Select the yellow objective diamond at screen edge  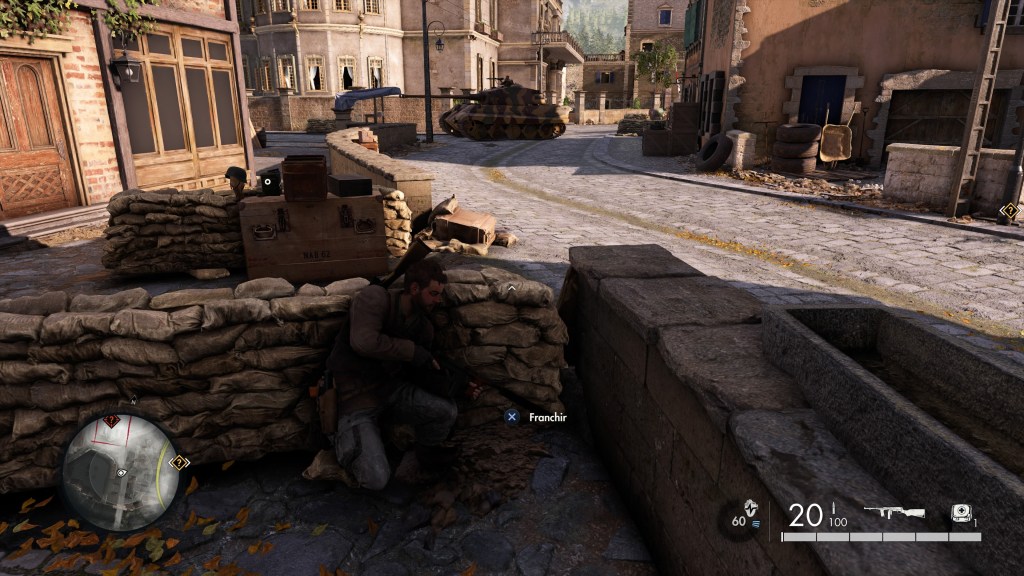click(1010, 211)
